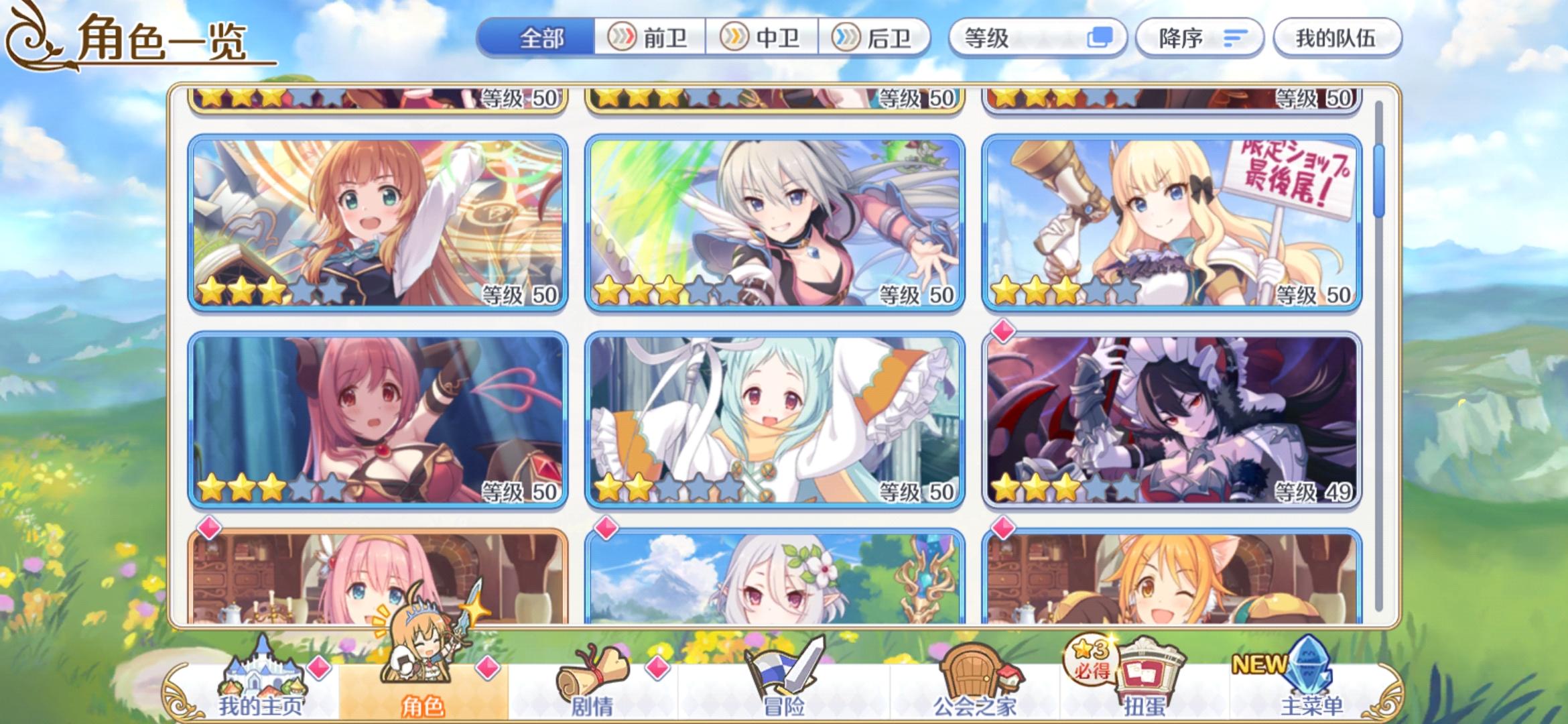This screenshot has width=1568, height=724.
Task: Switch to the 后卫 tab
Action: click(x=875, y=39)
